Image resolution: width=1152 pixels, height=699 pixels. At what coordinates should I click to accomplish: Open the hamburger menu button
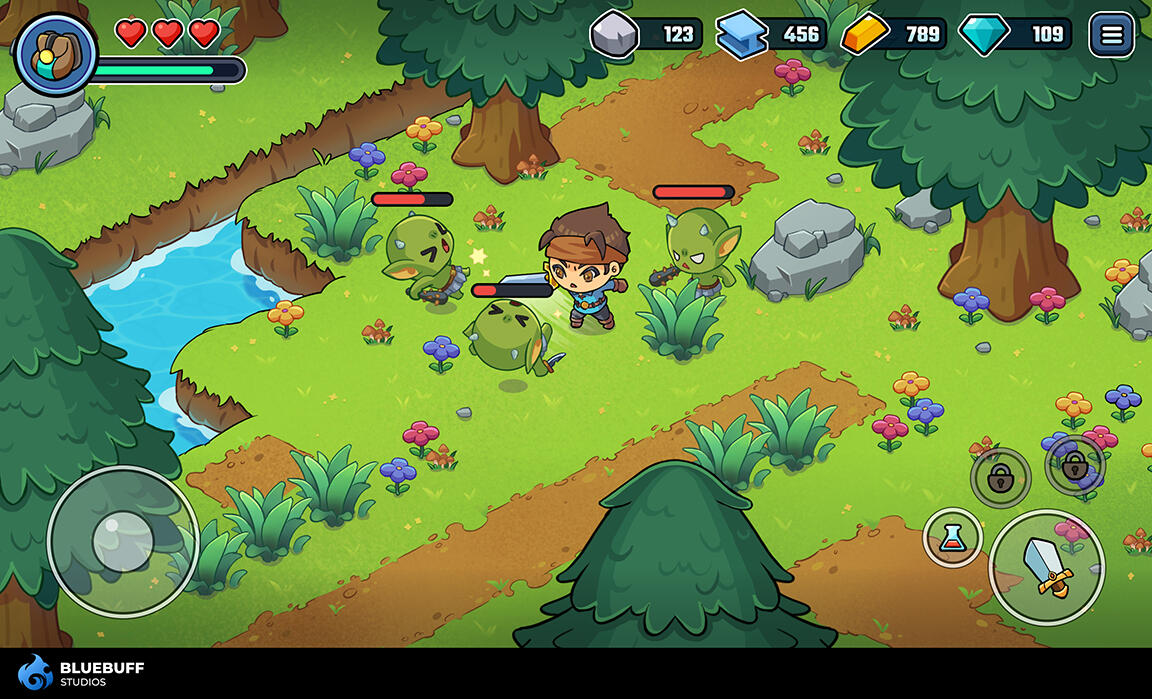pos(1111,36)
